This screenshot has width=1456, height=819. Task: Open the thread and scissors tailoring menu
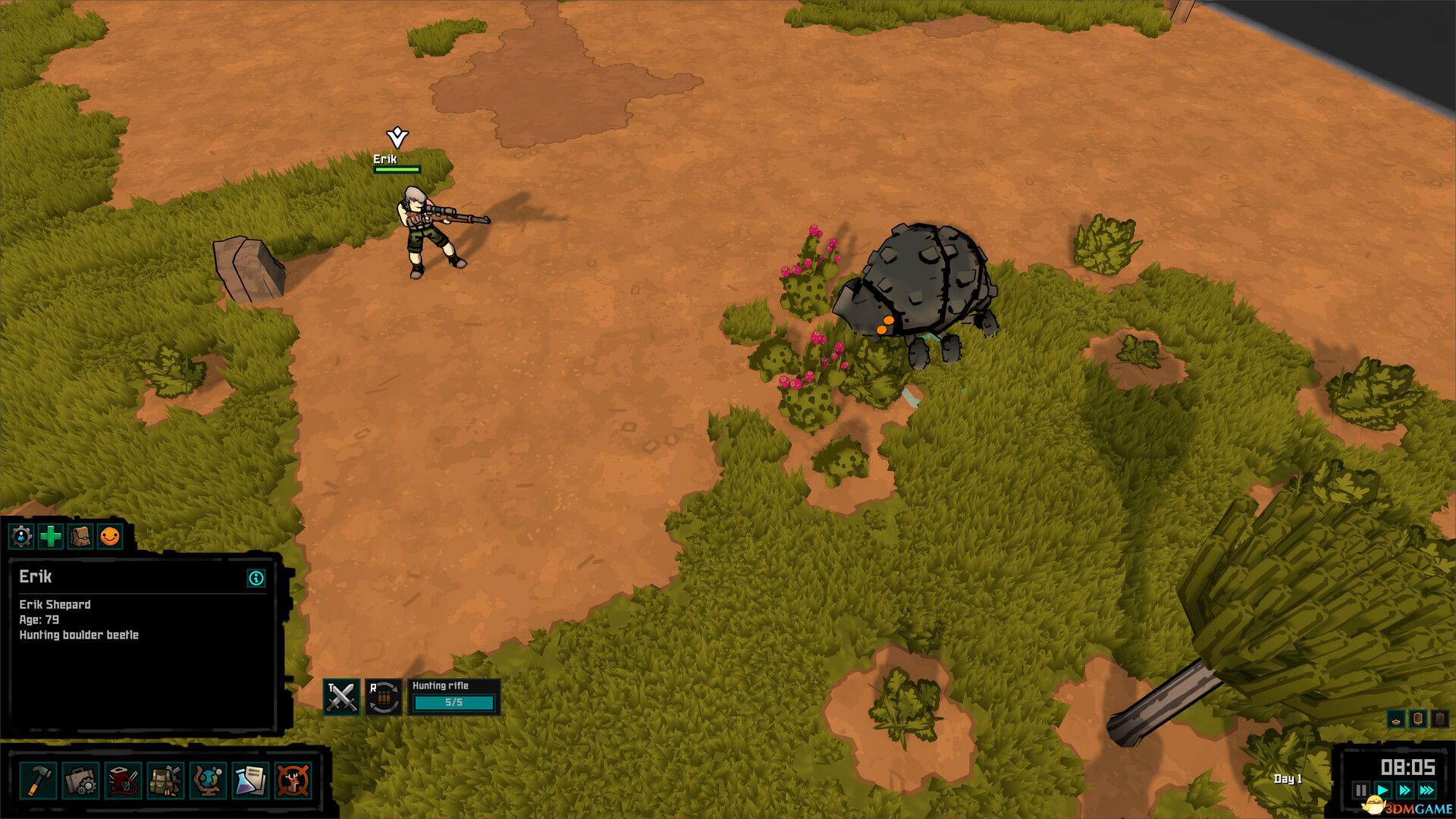coord(123,780)
